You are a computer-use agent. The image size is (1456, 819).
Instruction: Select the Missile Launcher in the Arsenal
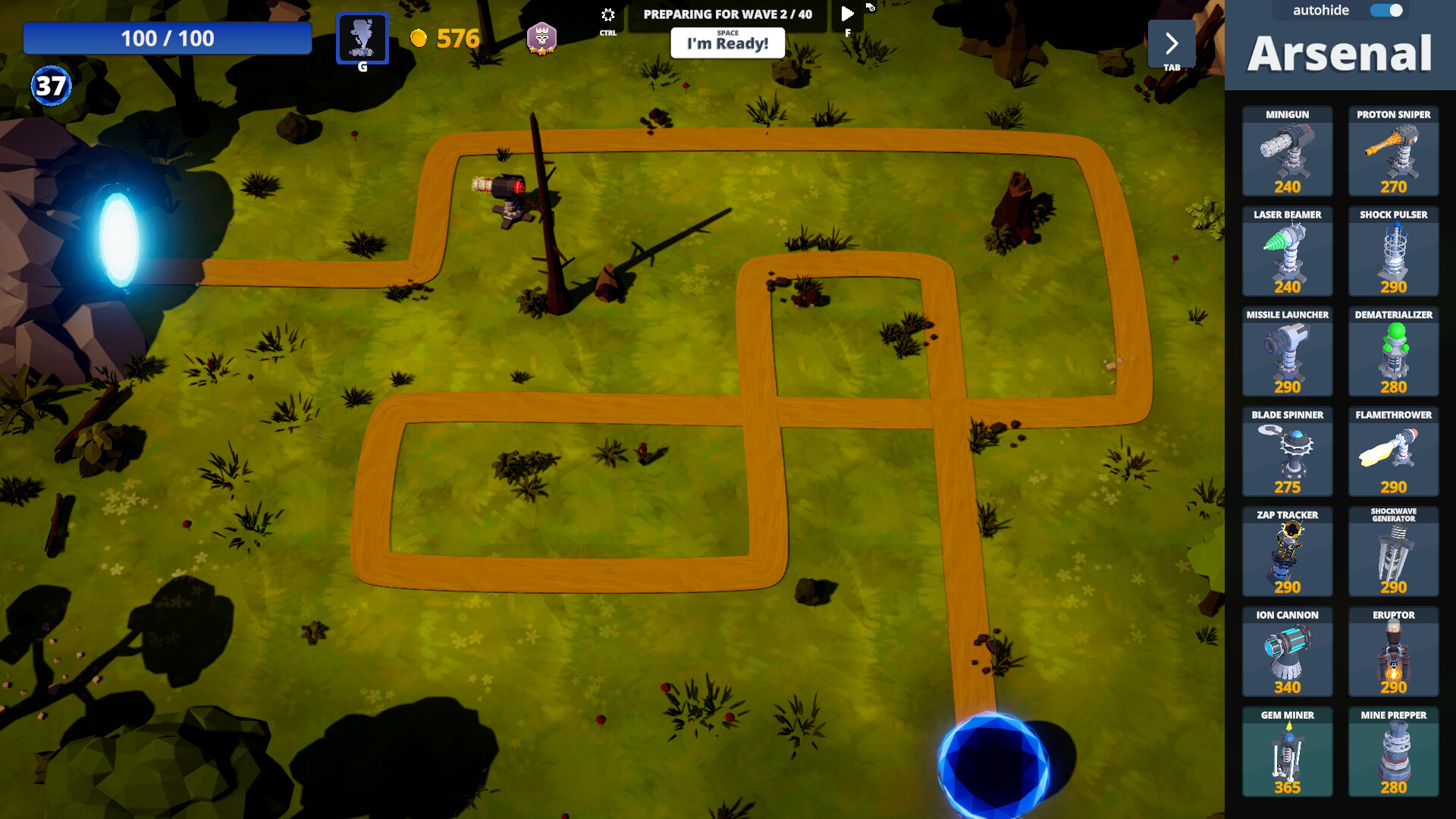1287,352
